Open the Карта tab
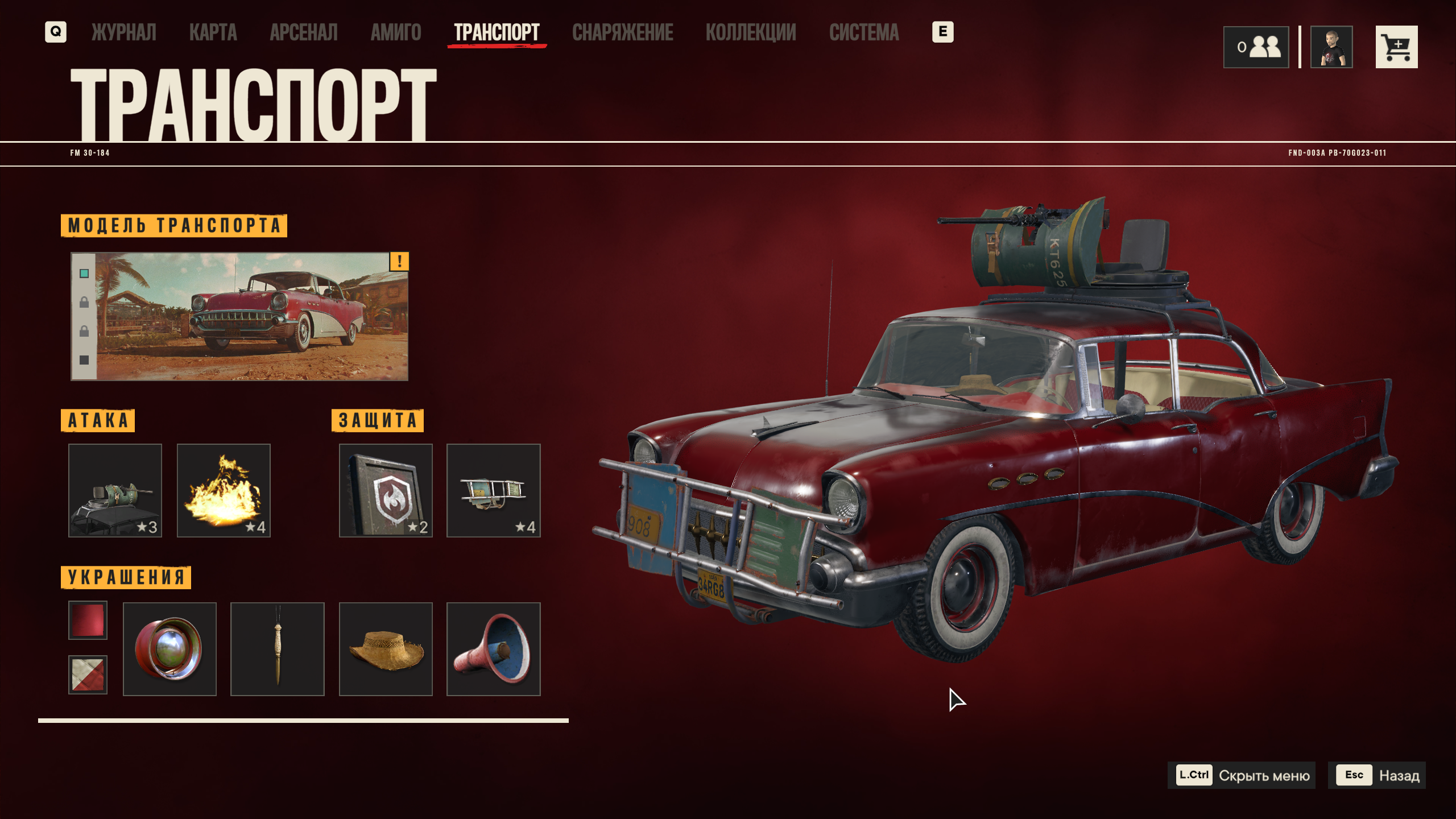 (x=213, y=32)
